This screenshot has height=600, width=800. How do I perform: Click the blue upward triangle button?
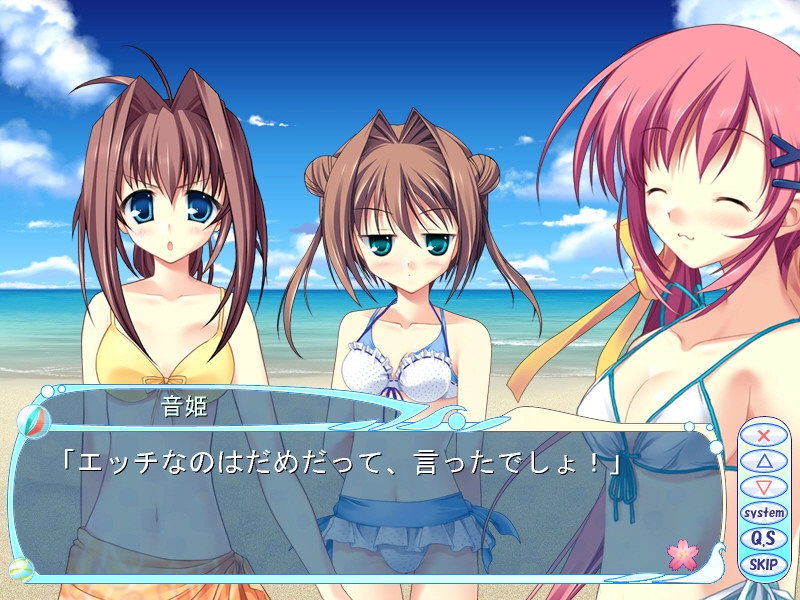pos(764,461)
